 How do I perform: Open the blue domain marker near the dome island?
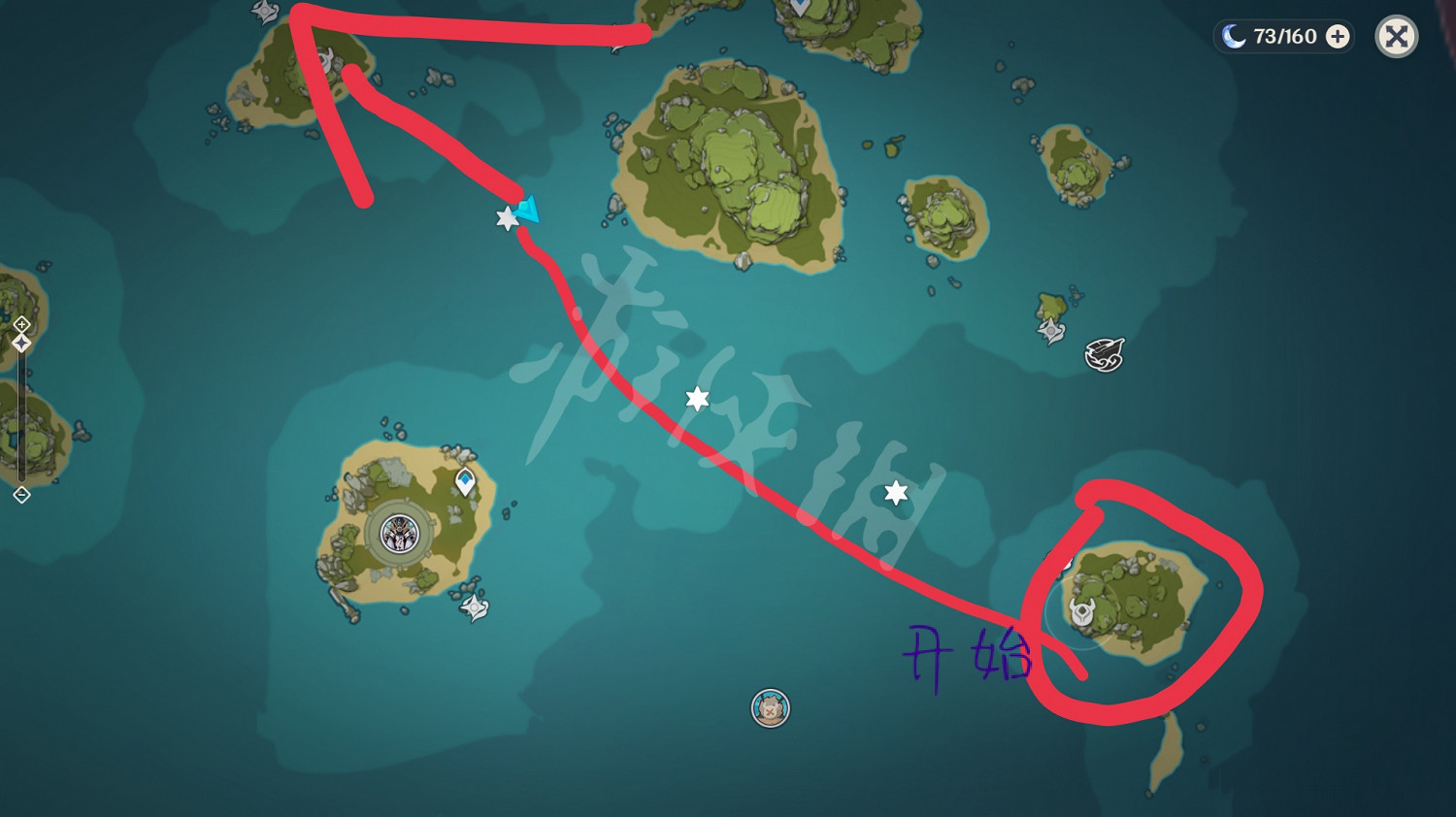(466, 479)
